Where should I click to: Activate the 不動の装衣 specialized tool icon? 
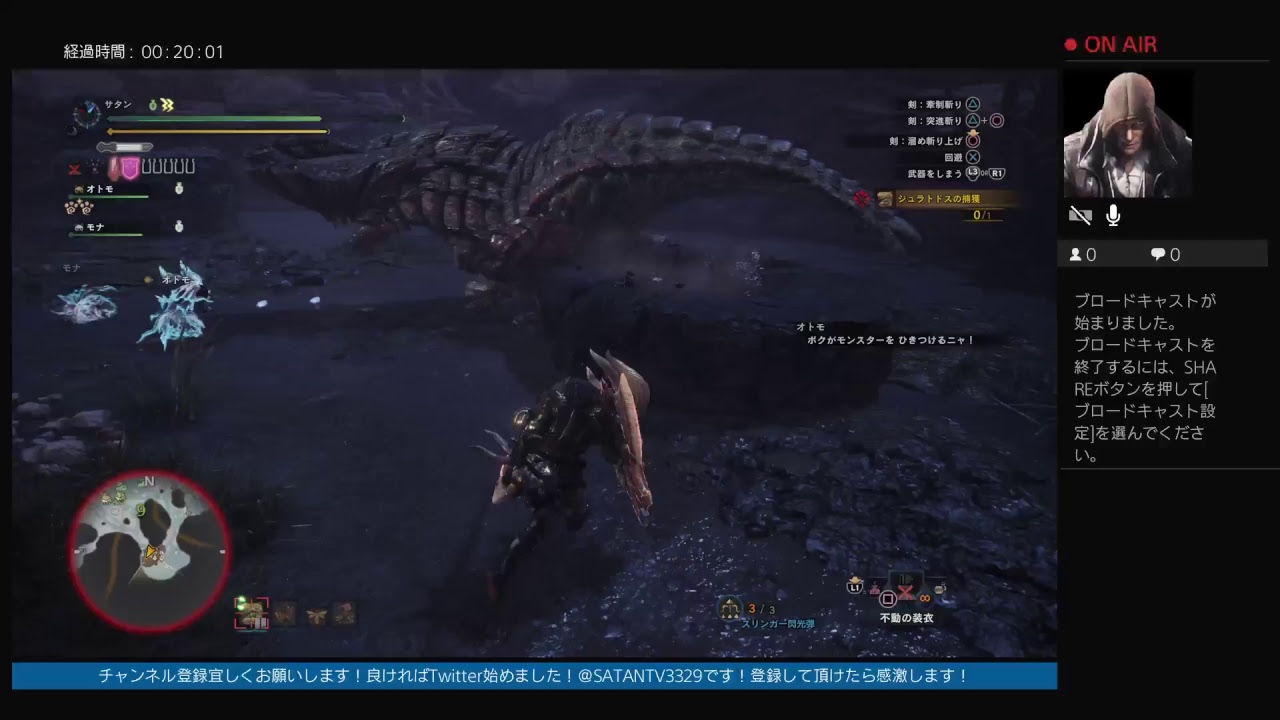click(x=905, y=592)
